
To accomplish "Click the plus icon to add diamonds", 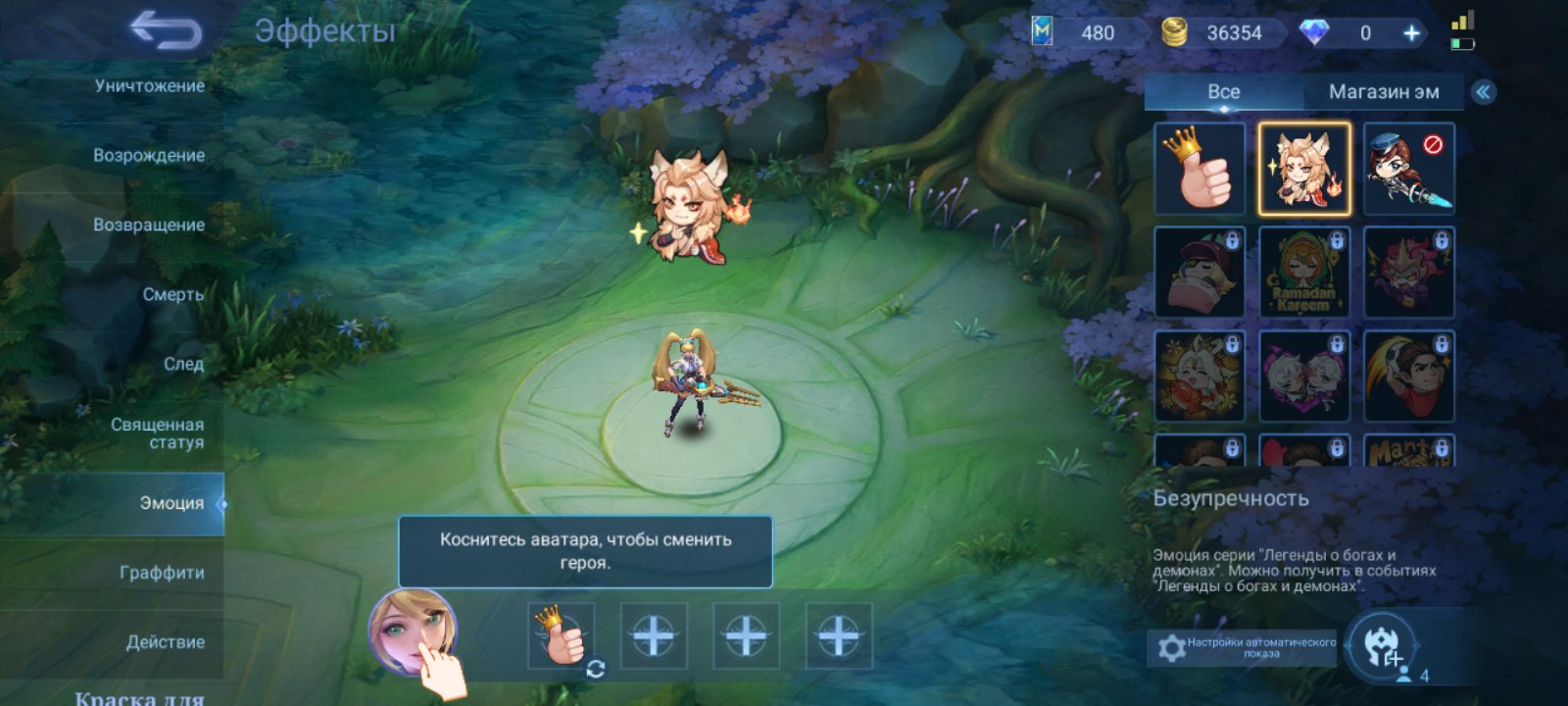I will [1411, 32].
